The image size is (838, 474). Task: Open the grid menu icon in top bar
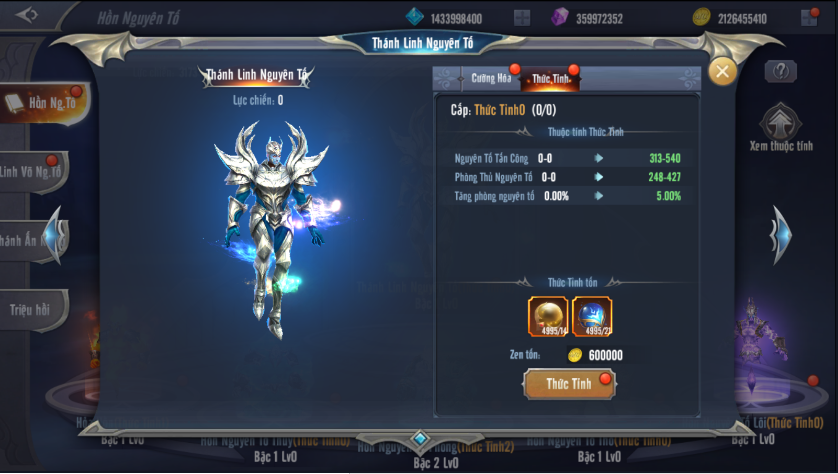coord(521,17)
